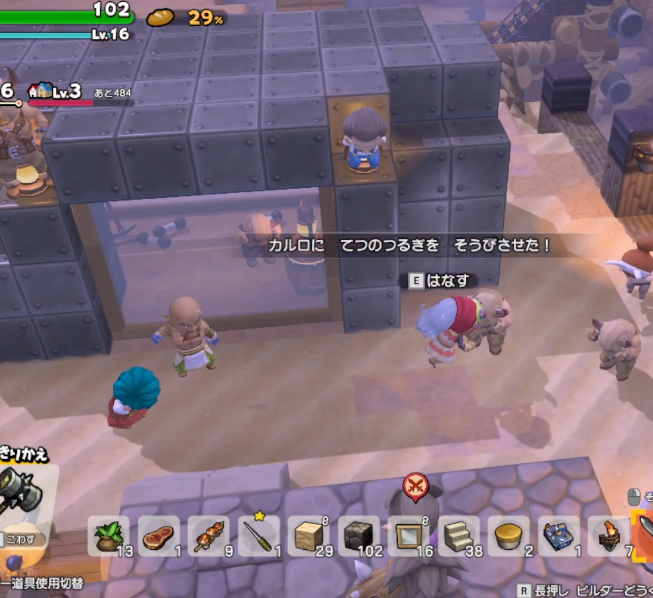This screenshot has width=653, height=598.
Task: Select the light wood block slot
Action: coord(309,536)
